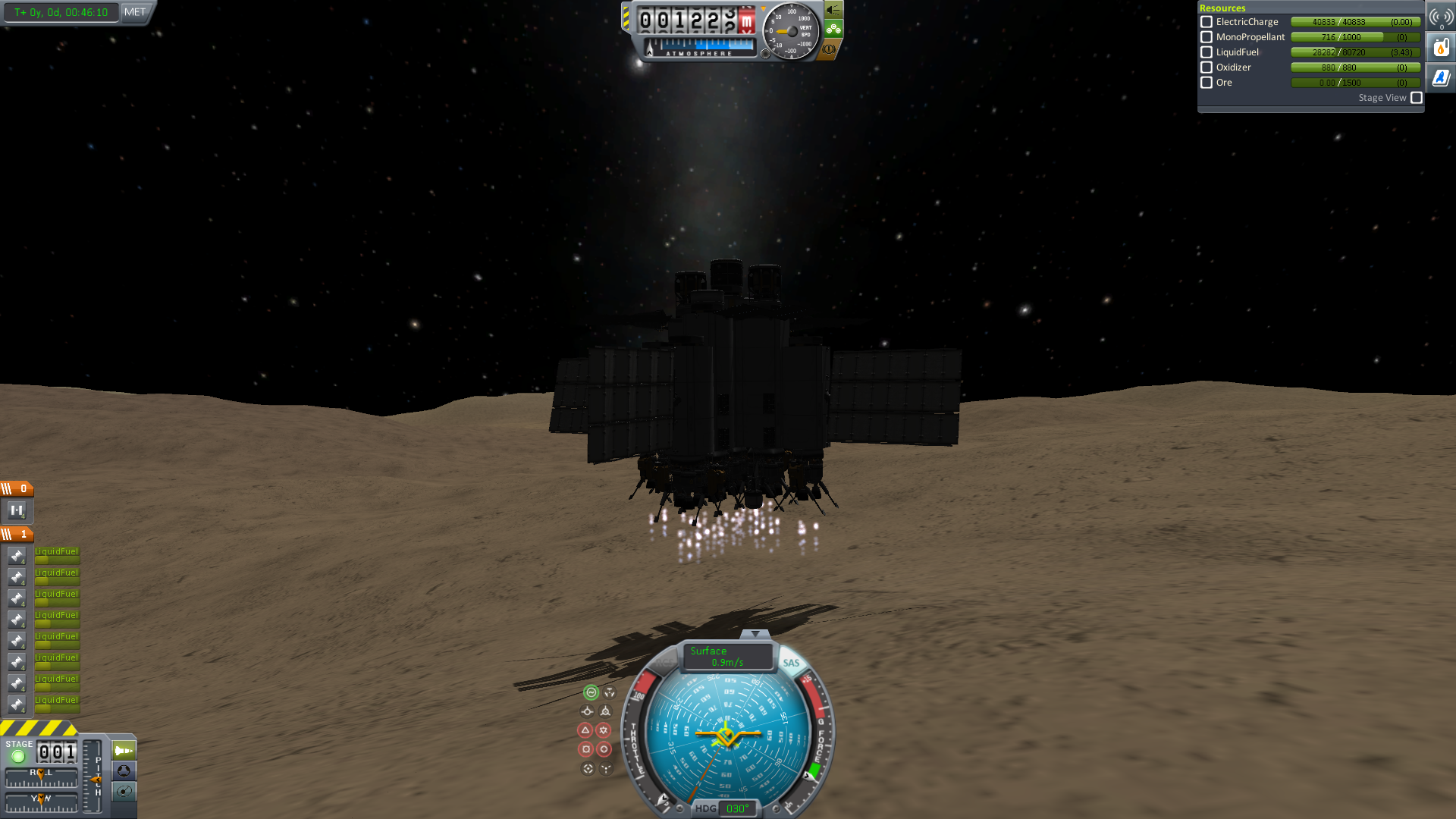
Task: Click the Surface speed readout to change mode
Action: click(x=726, y=657)
